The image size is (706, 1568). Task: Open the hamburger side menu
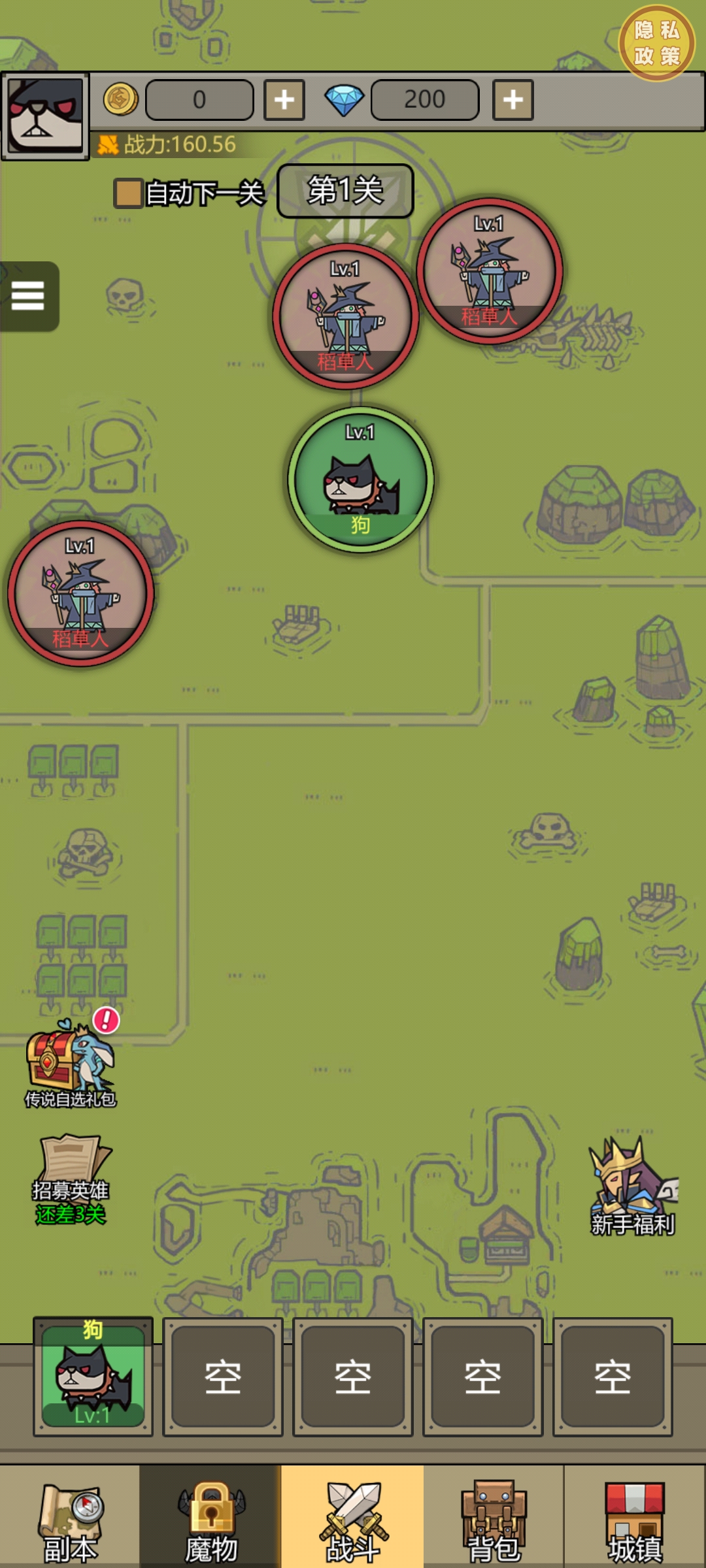click(x=27, y=296)
